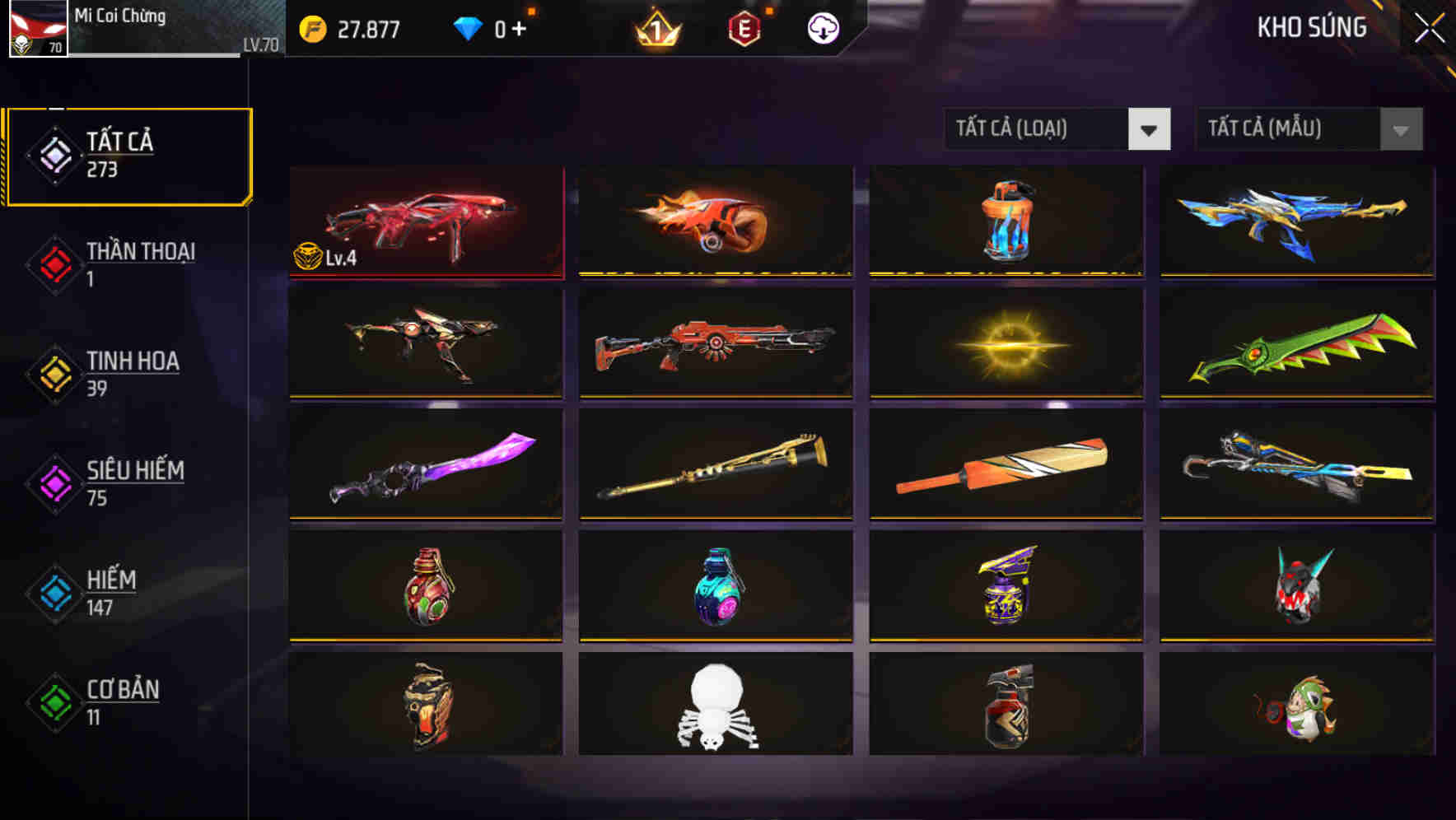1456x820 pixels.
Task: Click the player name Mi Coi Chừng
Action: click(x=119, y=16)
